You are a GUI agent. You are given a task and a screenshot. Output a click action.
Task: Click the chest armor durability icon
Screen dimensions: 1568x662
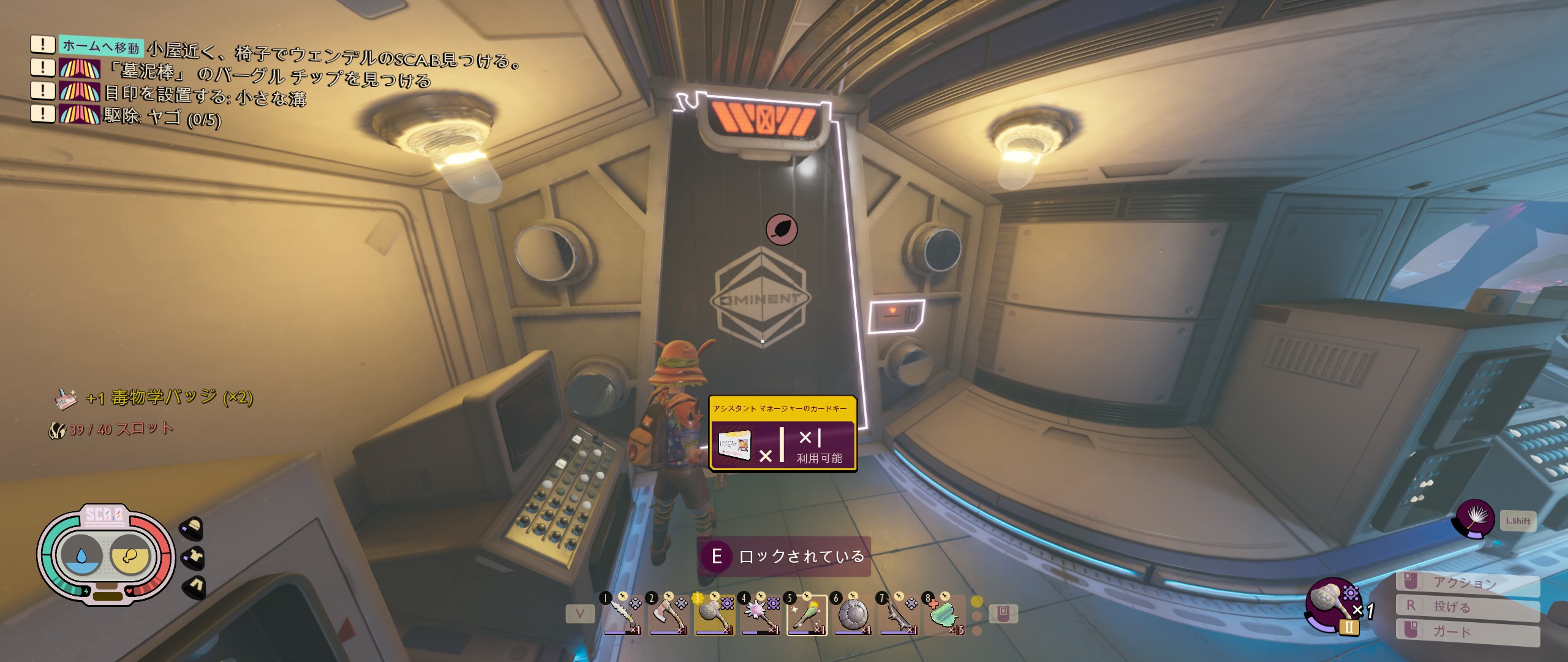(194, 557)
